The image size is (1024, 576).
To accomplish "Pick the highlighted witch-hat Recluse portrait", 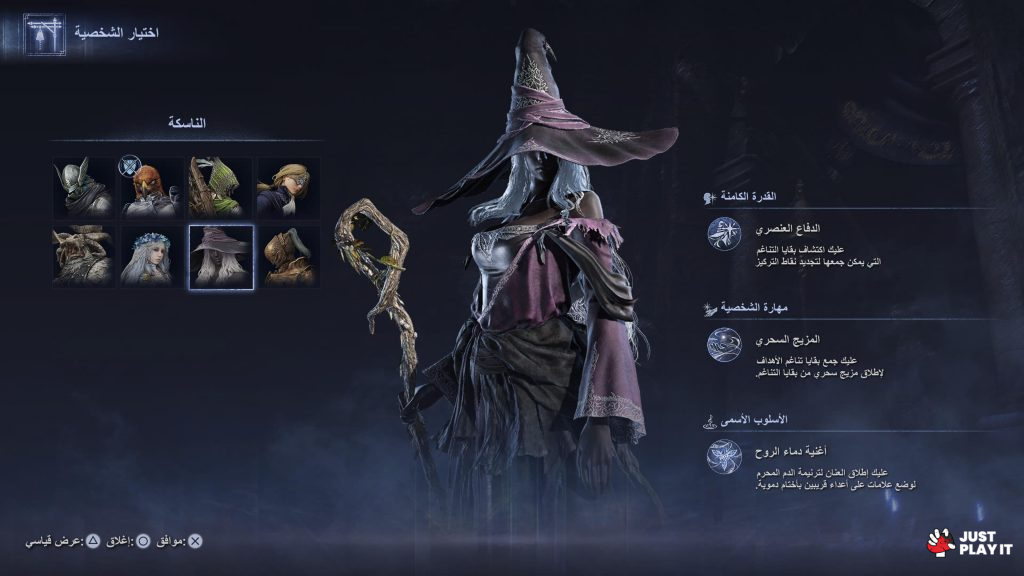I will coord(221,257).
